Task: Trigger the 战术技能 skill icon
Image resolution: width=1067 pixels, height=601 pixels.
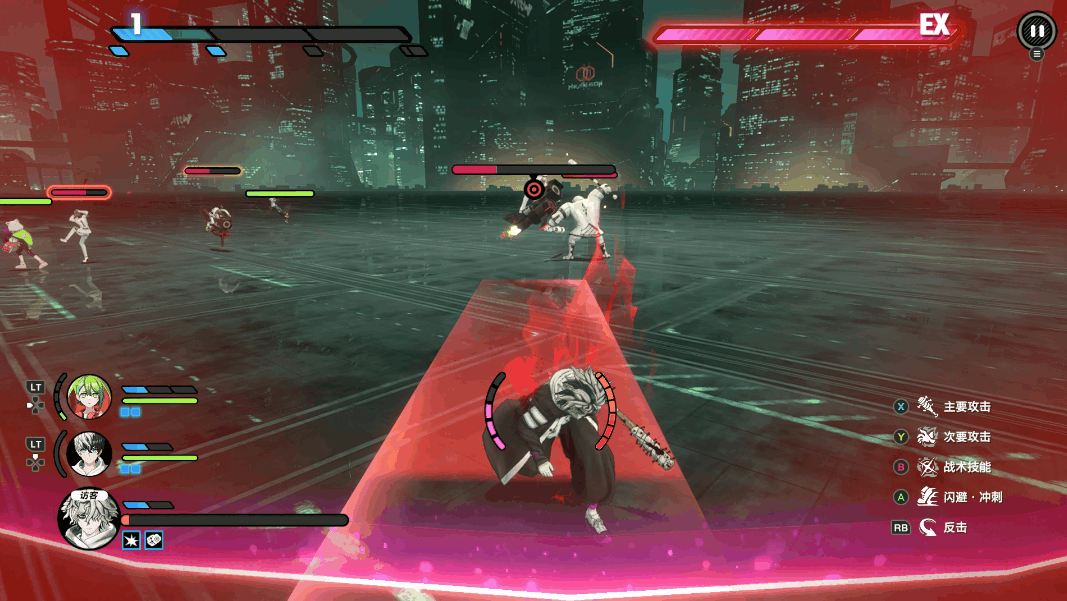Action: [927, 467]
